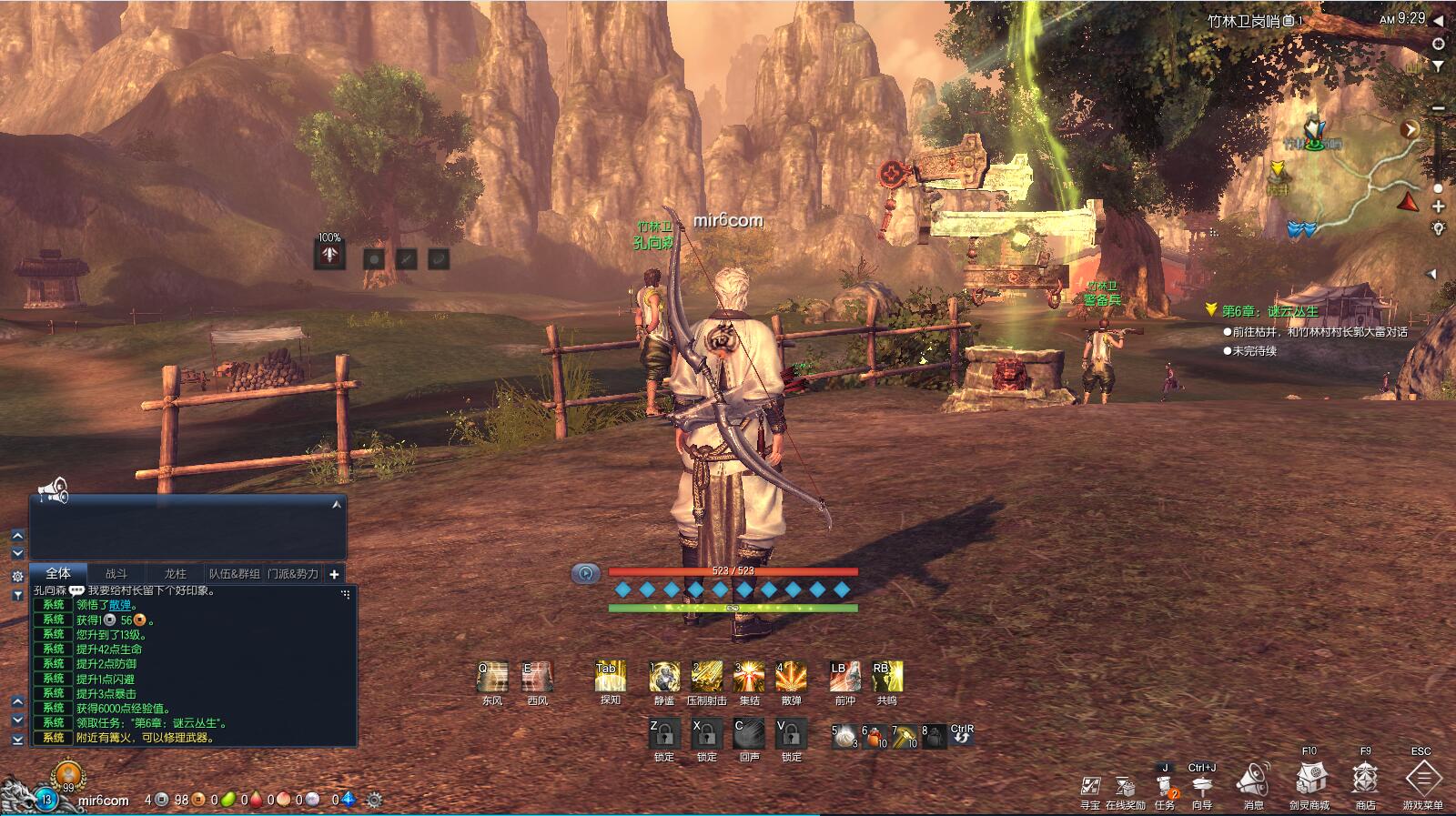
Task: Open the 向导 guide signpost
Action: pos(1202,787)
